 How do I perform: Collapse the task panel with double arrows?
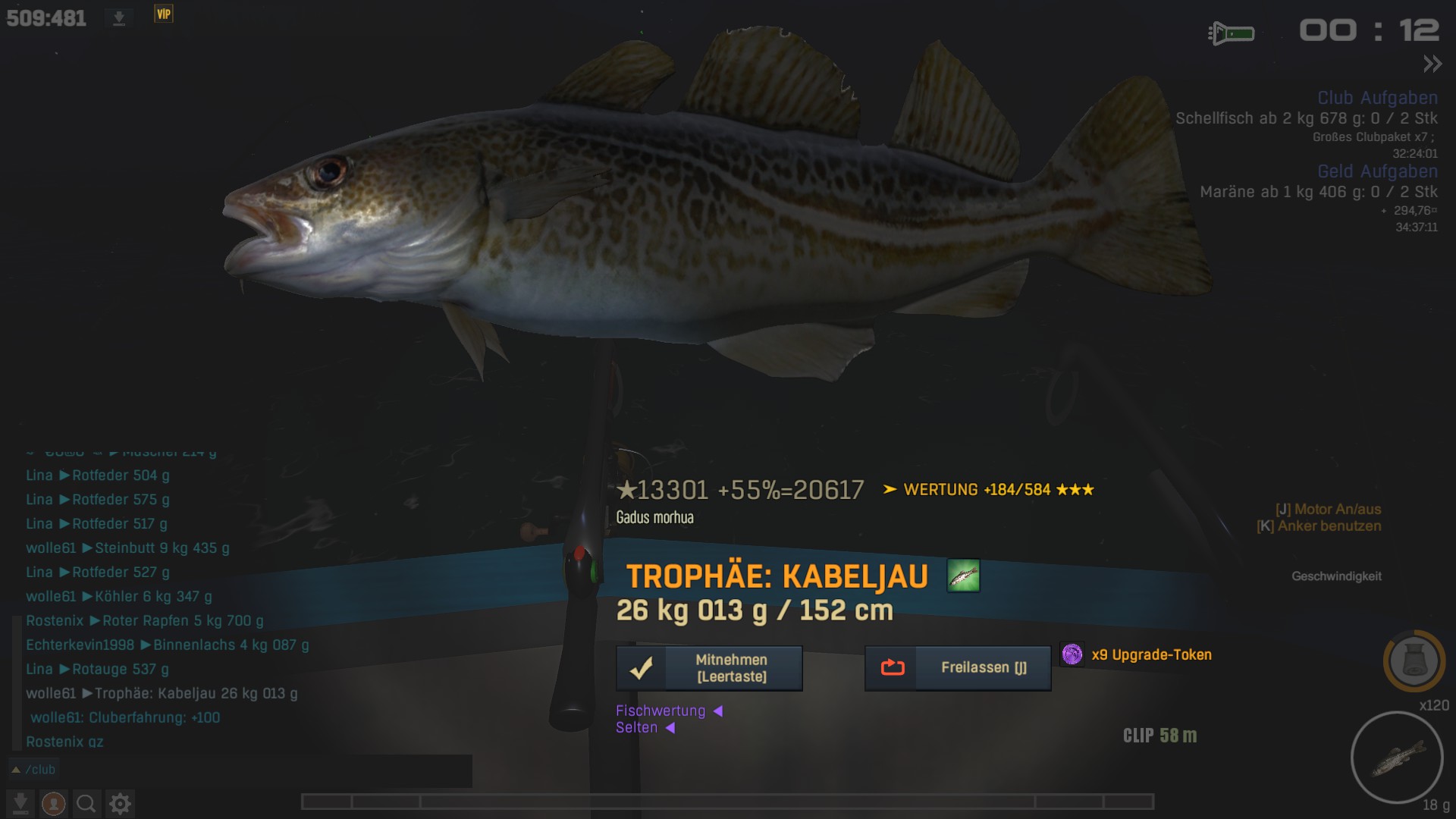(x=1432, y=64)
